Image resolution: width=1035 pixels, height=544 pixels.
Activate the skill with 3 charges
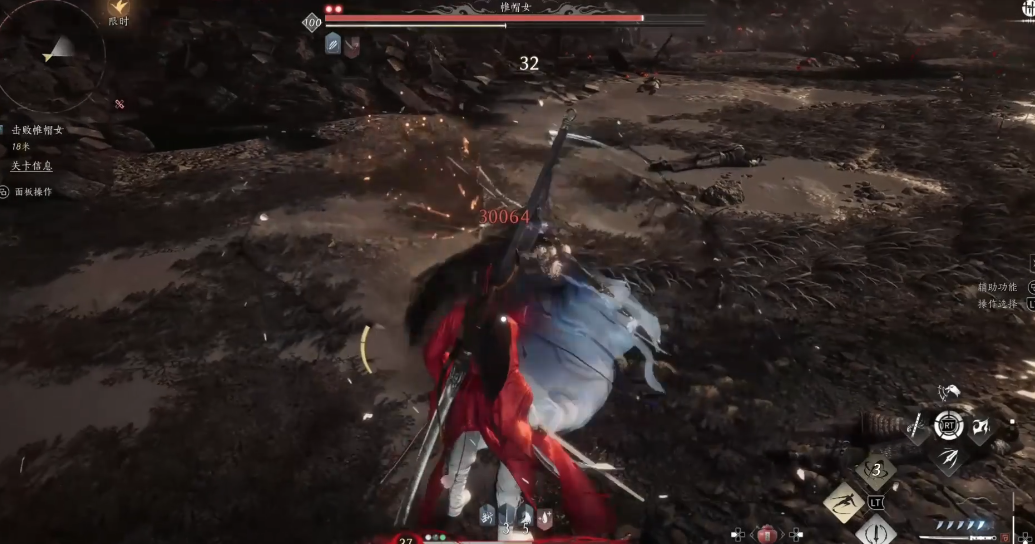pyautogui.click(x=876, y=468)
